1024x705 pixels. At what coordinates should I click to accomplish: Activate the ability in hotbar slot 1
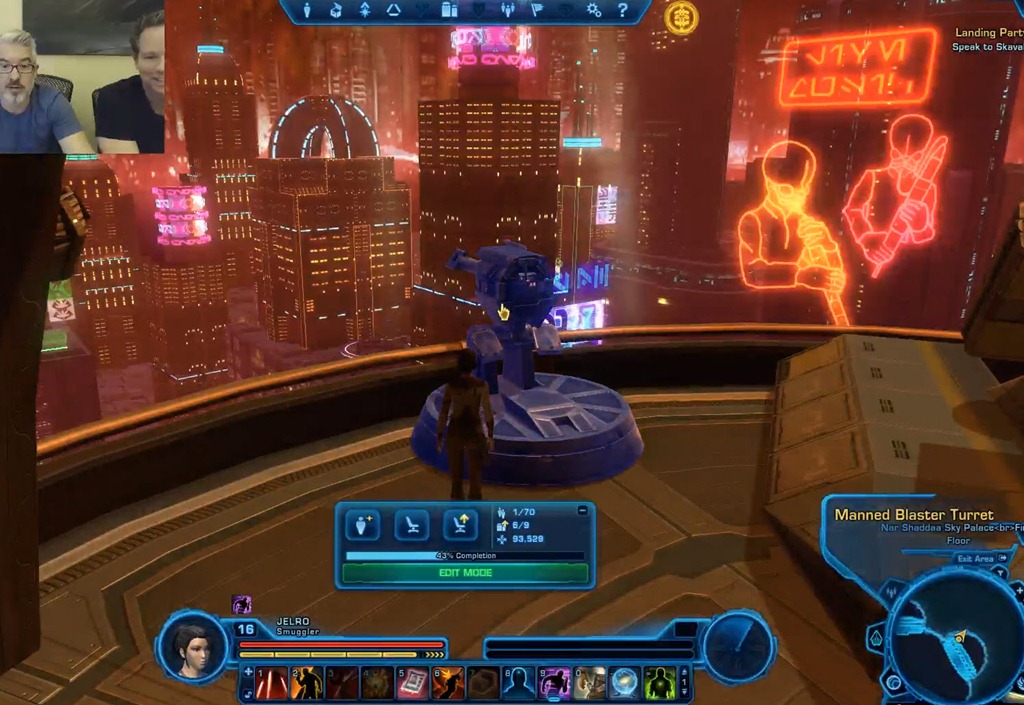pyautogui.click(x=271, y=683)
